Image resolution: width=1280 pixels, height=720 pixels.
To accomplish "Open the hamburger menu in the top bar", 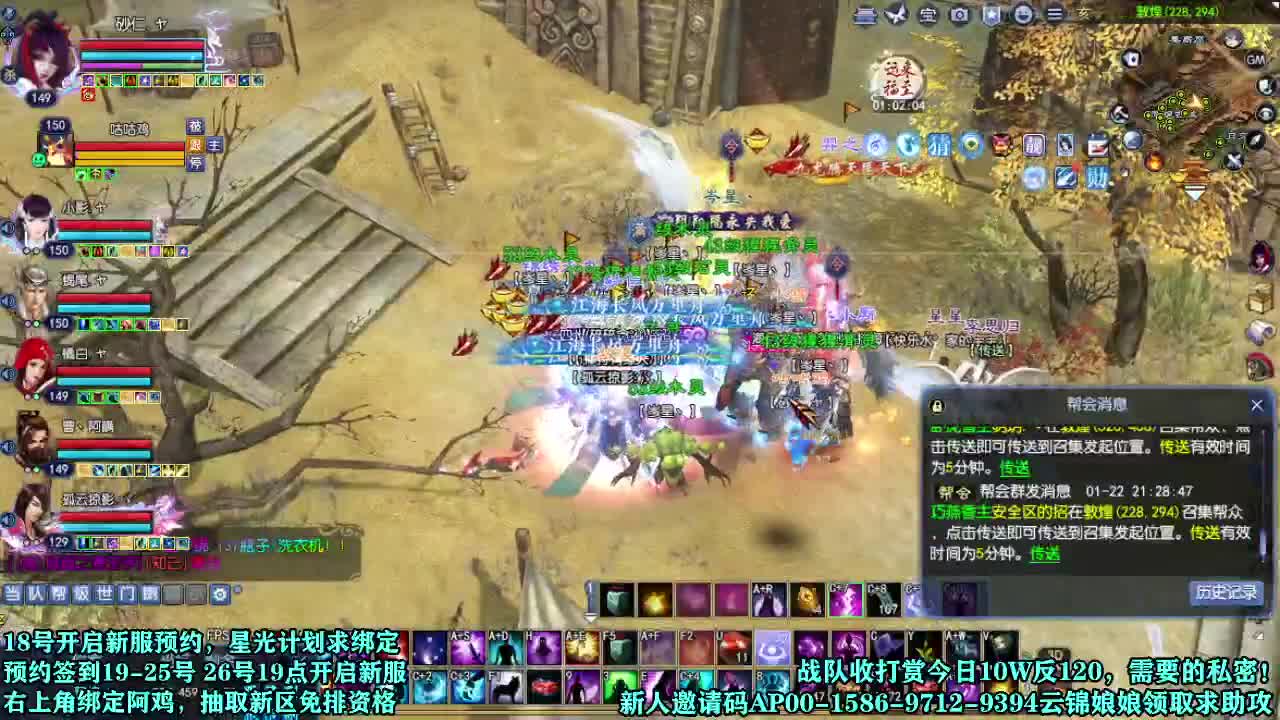I will 1055,13.
